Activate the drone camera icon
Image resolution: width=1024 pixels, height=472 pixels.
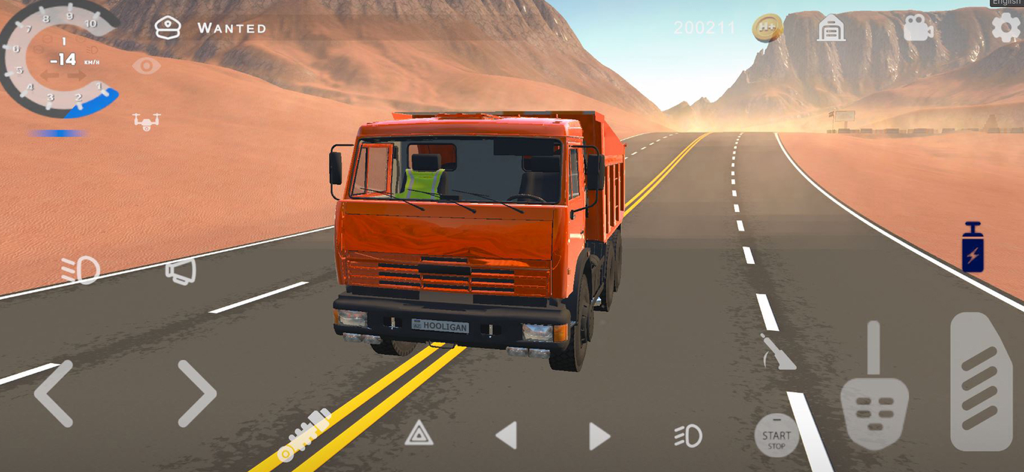[146, 121]
